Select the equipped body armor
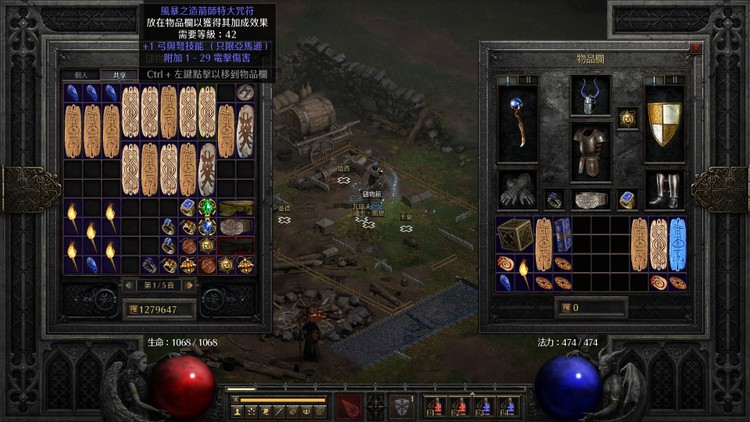This screenshot has width=750, height=422. (590, 152)
